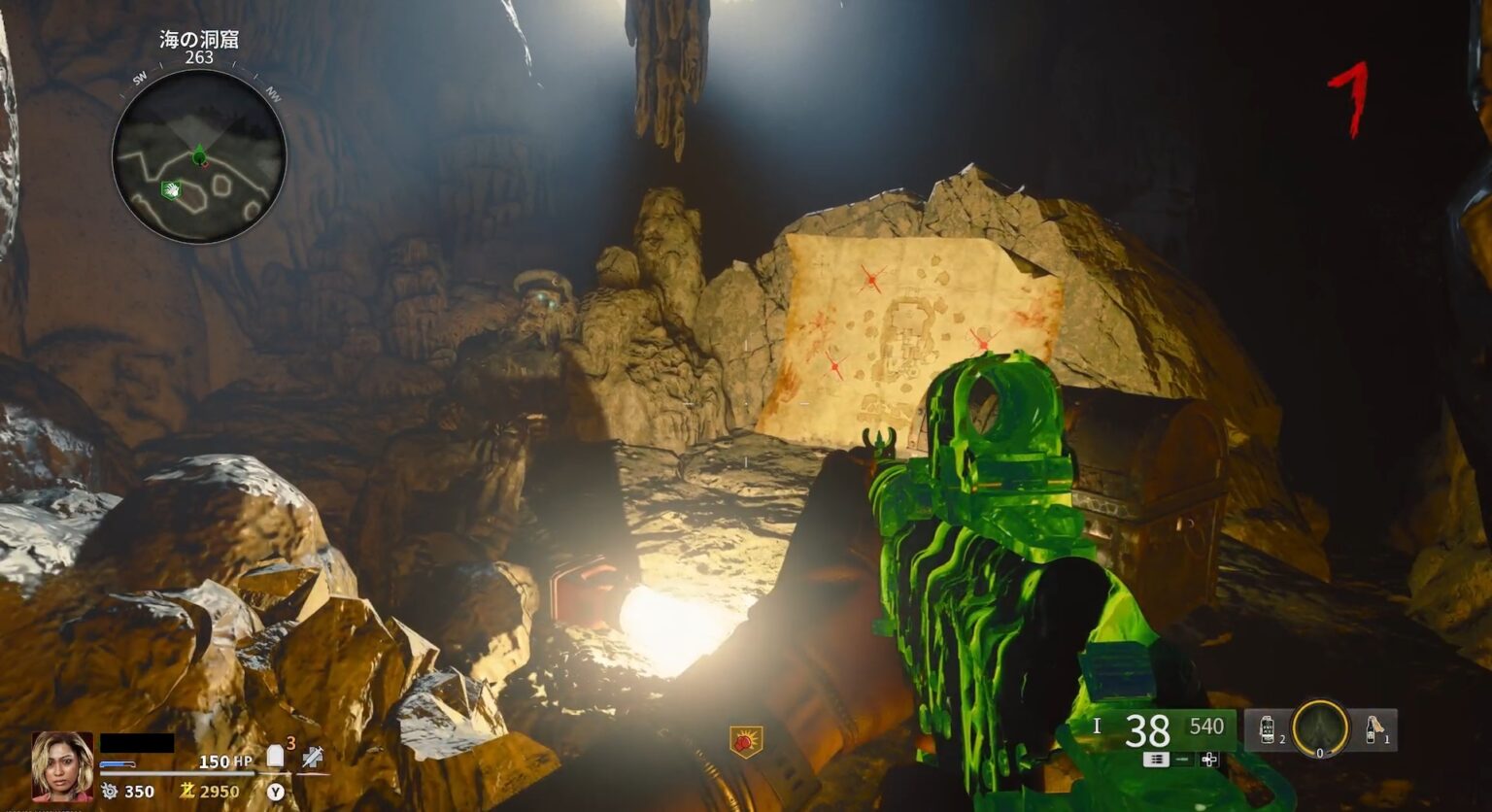Select the salvage gear icon
The height and width of the screenshot is (812, 1492).
point(110,792)
